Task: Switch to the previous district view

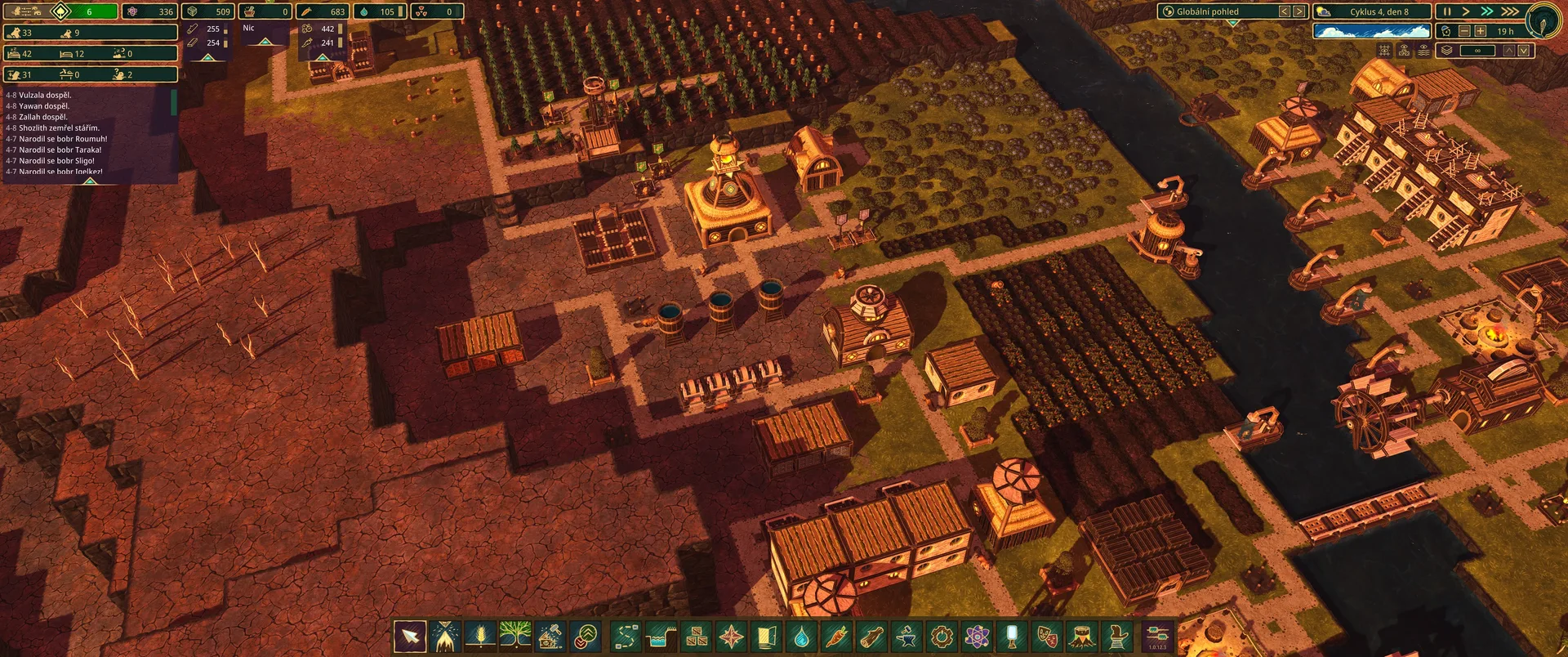Action: [x=1284, y=11]
